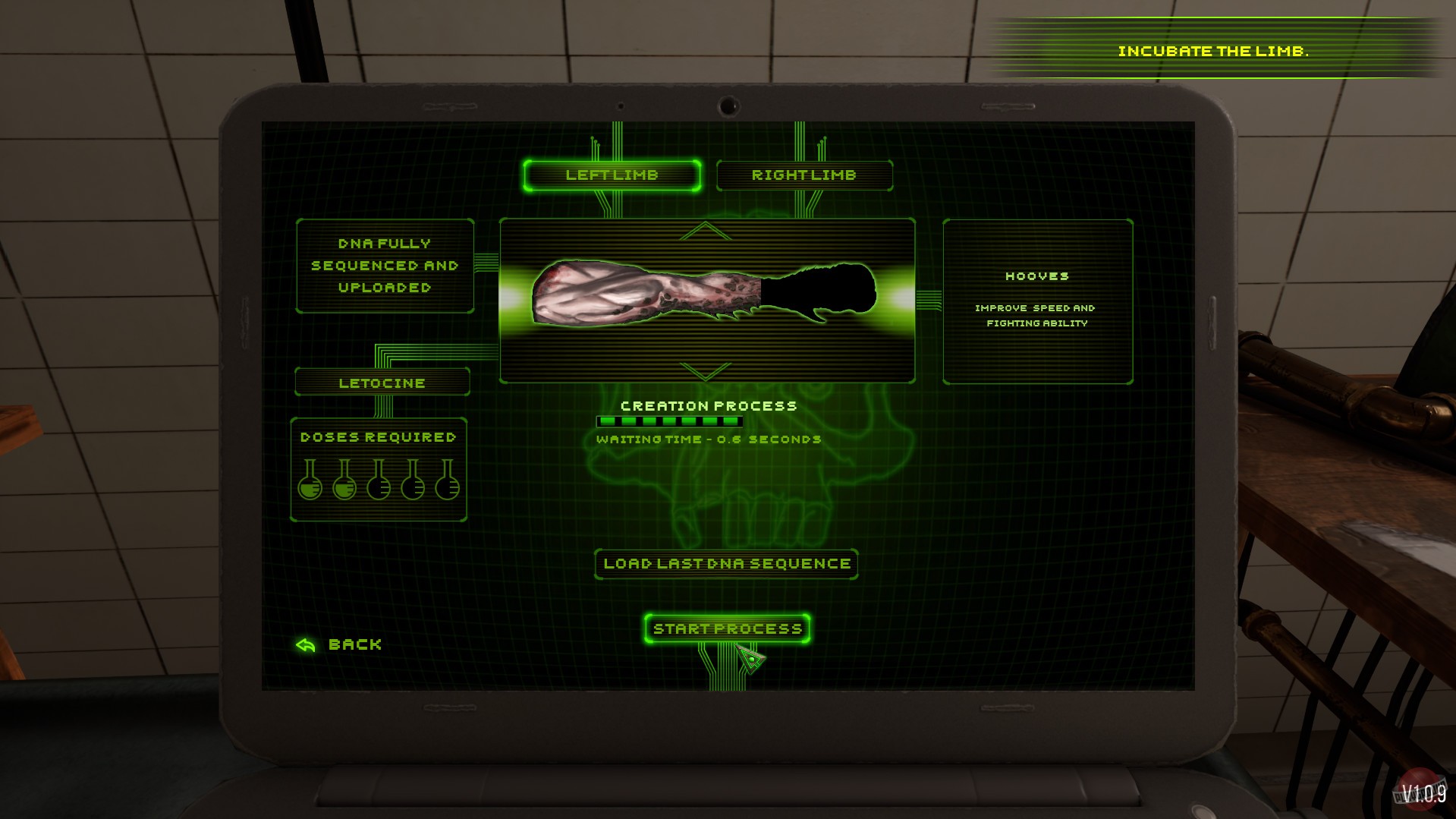Select the middle dose flask icon
Viewport: 1456px width, 819px height.
379,487
